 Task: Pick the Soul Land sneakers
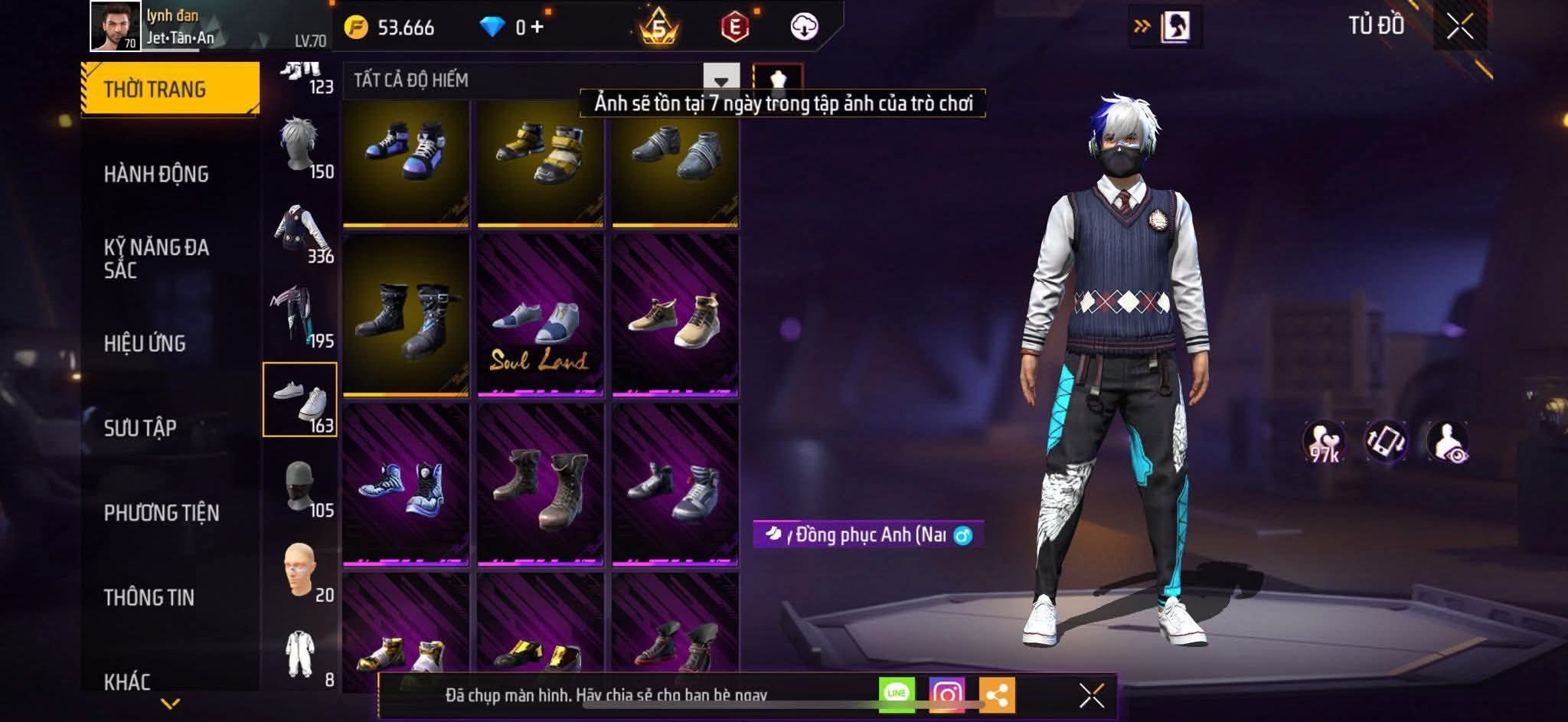[x=541, y=316]
